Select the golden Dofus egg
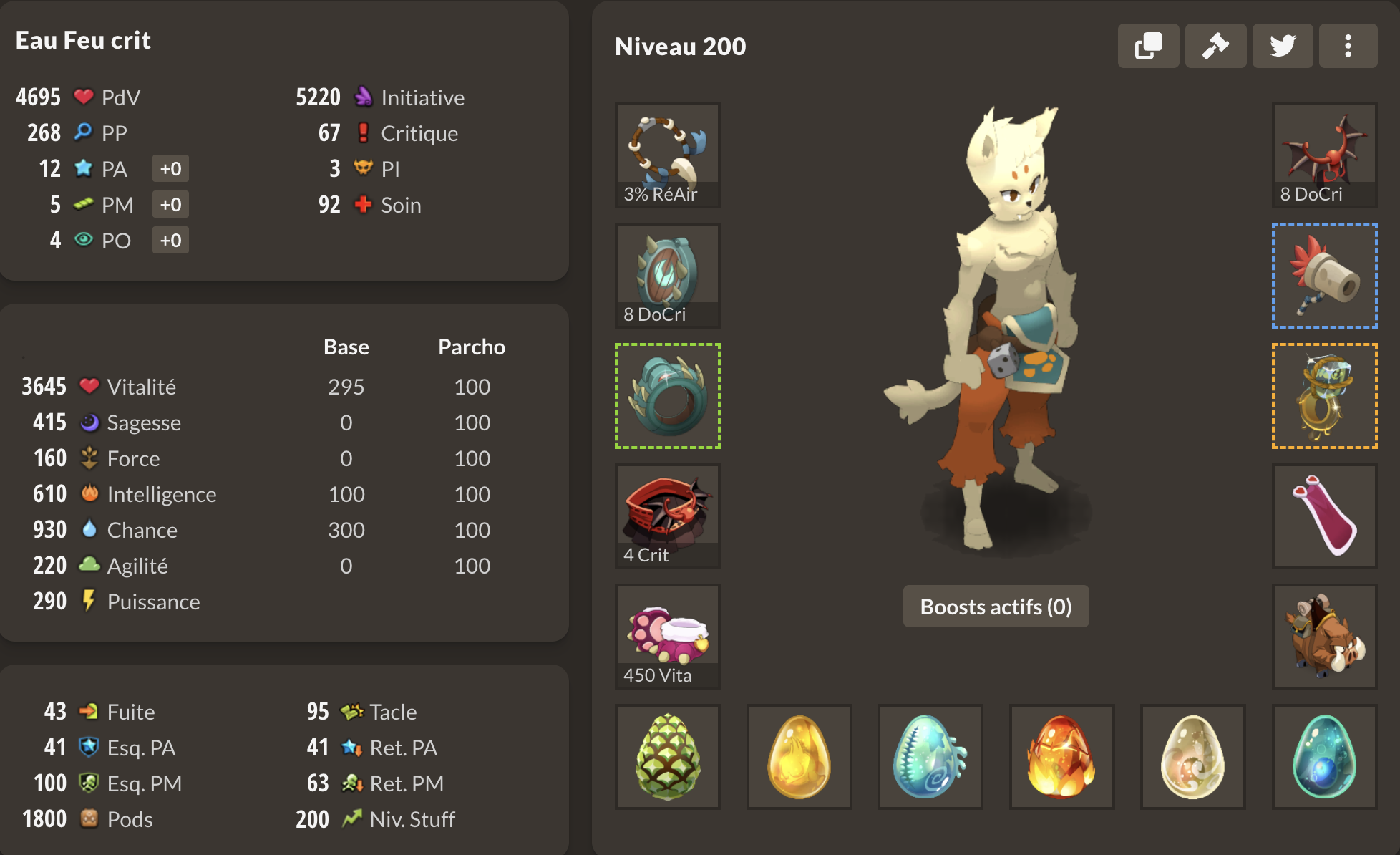This screenshot has width=1400, height=855. pos(799,757)
